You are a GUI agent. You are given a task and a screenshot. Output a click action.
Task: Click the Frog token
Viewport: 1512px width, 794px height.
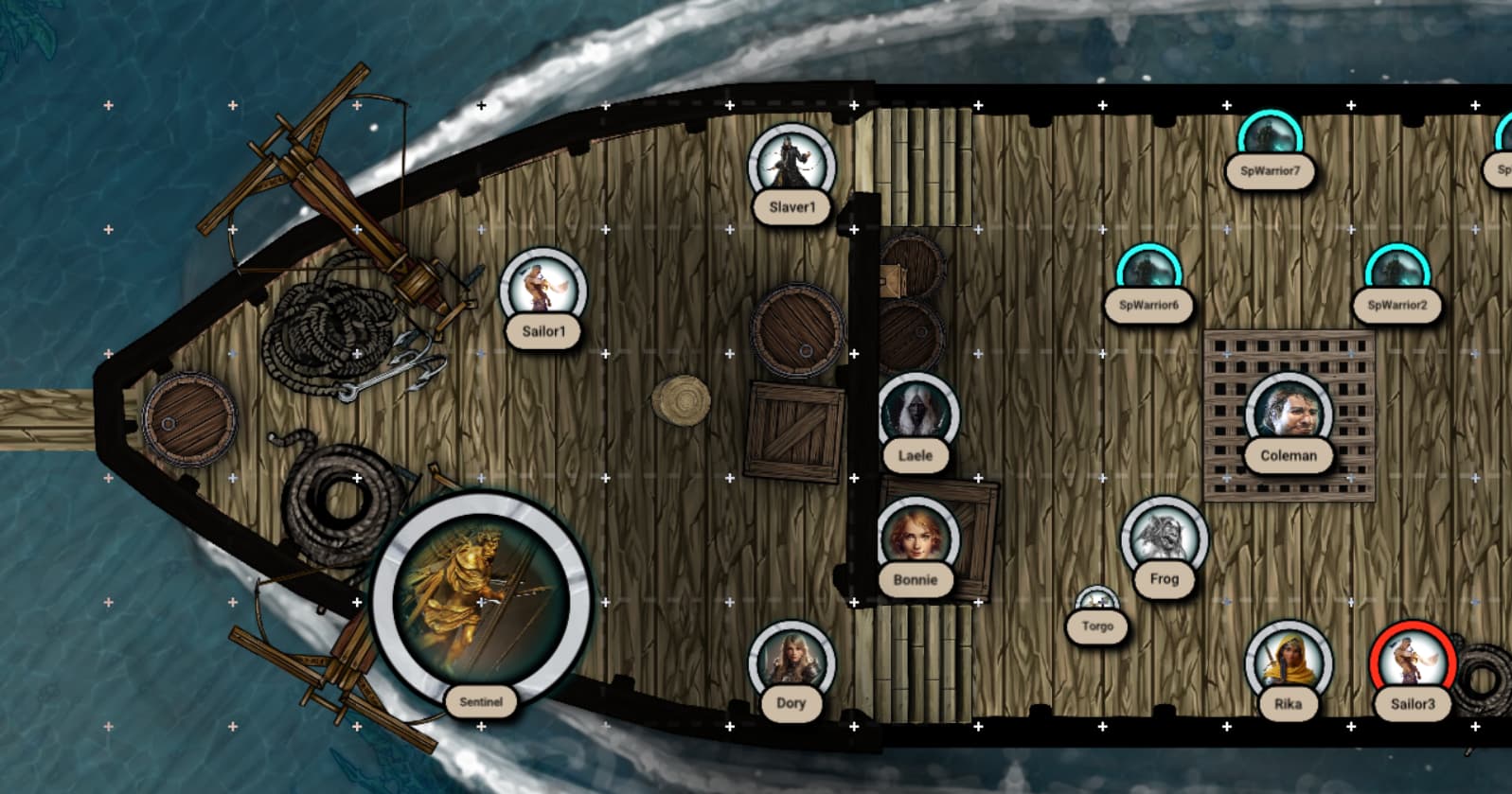pyautogui.click(x=1164, y=539)
